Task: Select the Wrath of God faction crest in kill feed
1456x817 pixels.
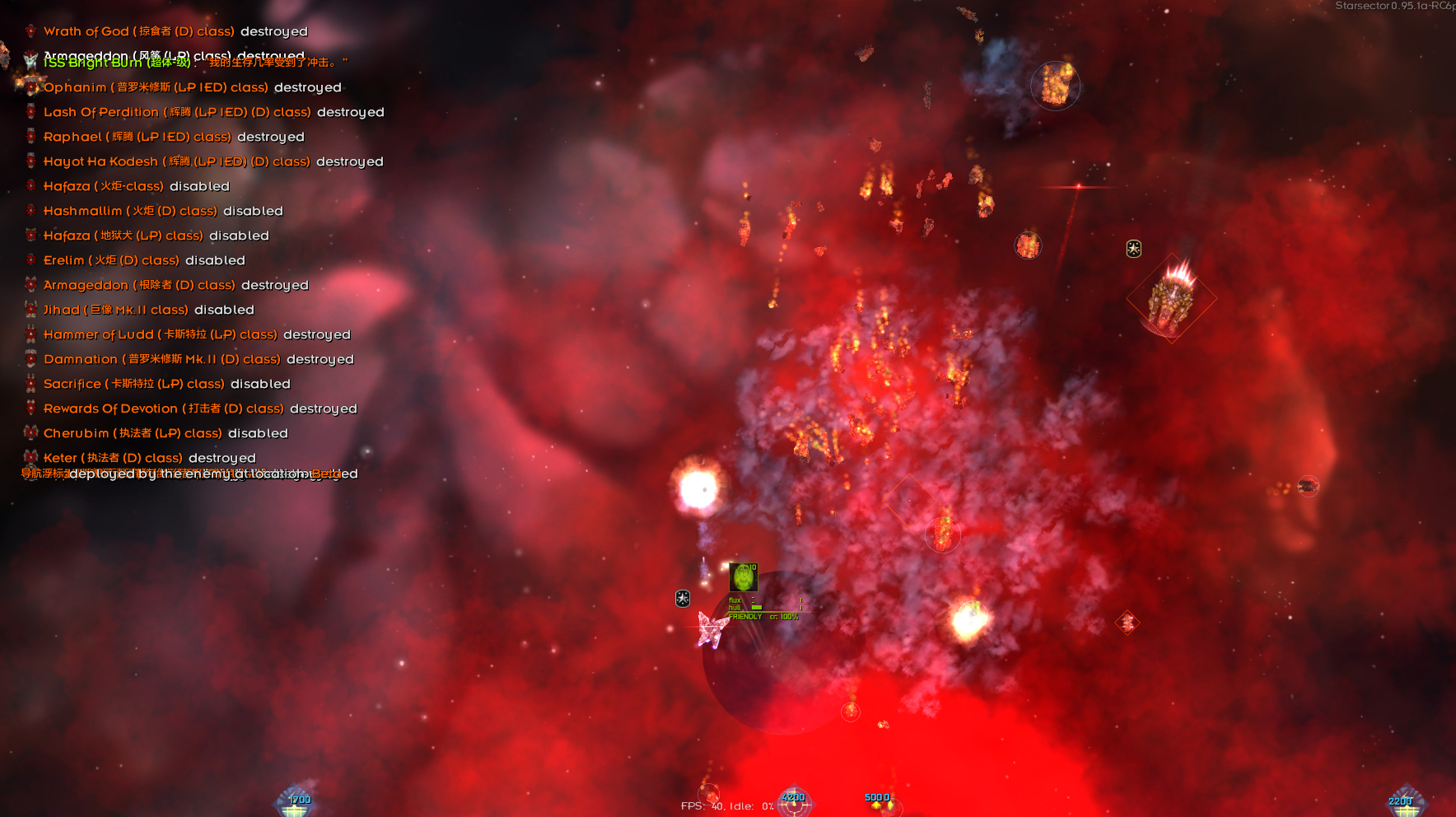Action: (x=30, y=30)
